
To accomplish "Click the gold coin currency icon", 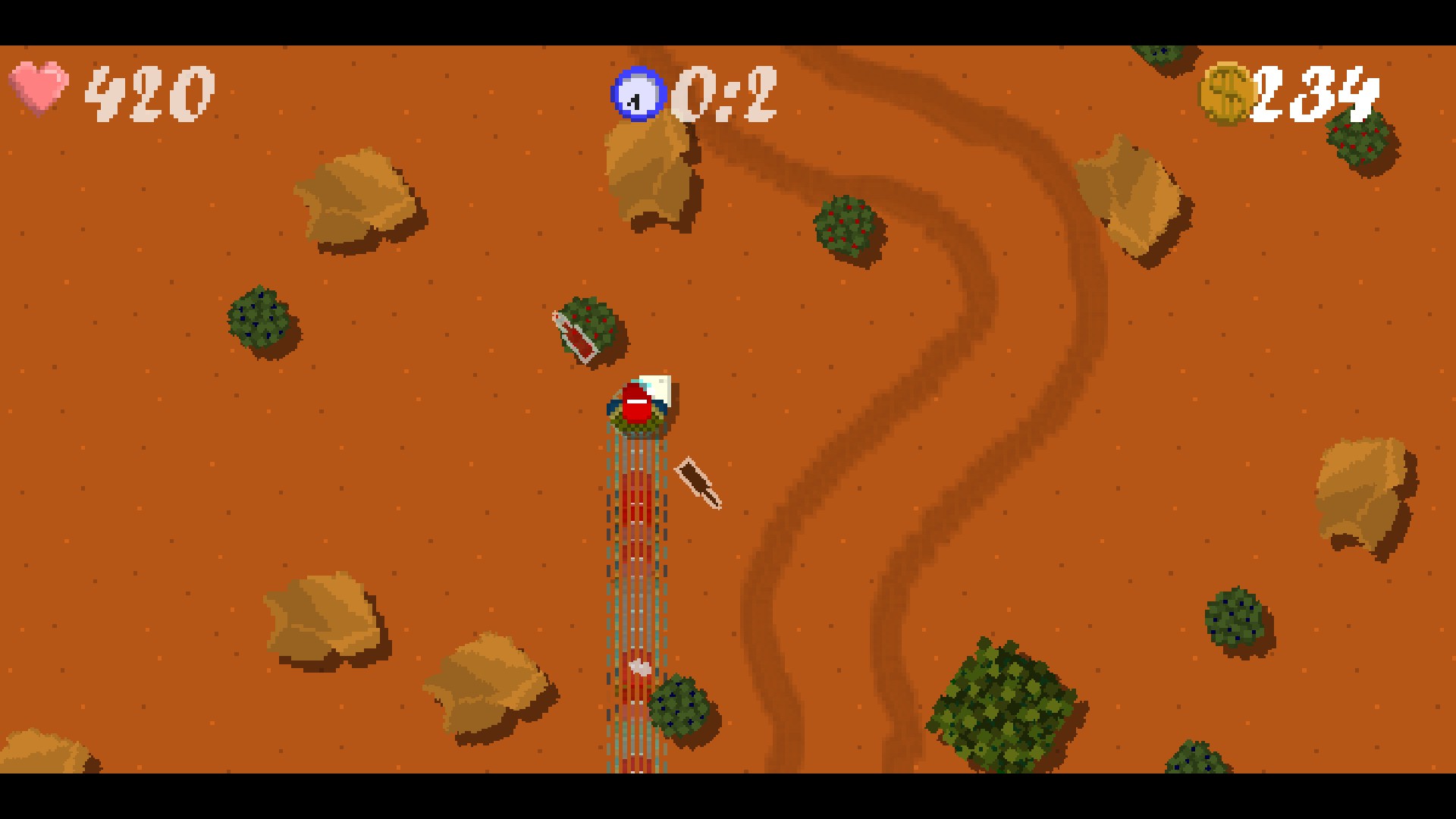I will 1228,93.
